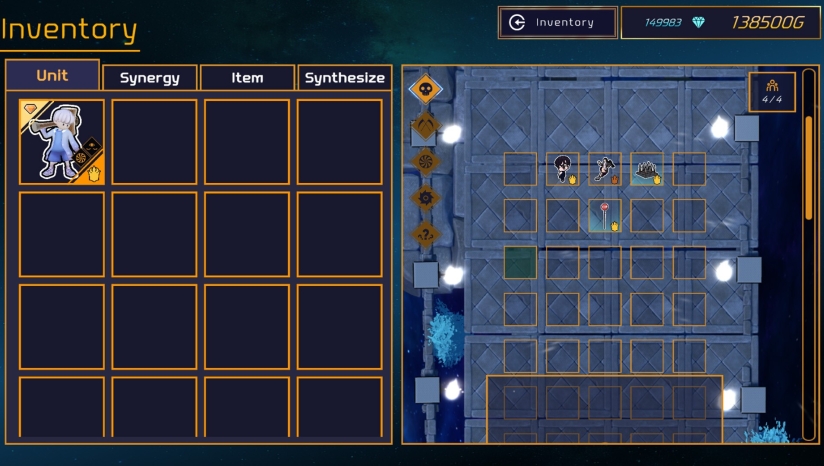Viewport: 824px width, 466px height.
Task: Pick the red signpost unit on board
Action: point(604,215)
